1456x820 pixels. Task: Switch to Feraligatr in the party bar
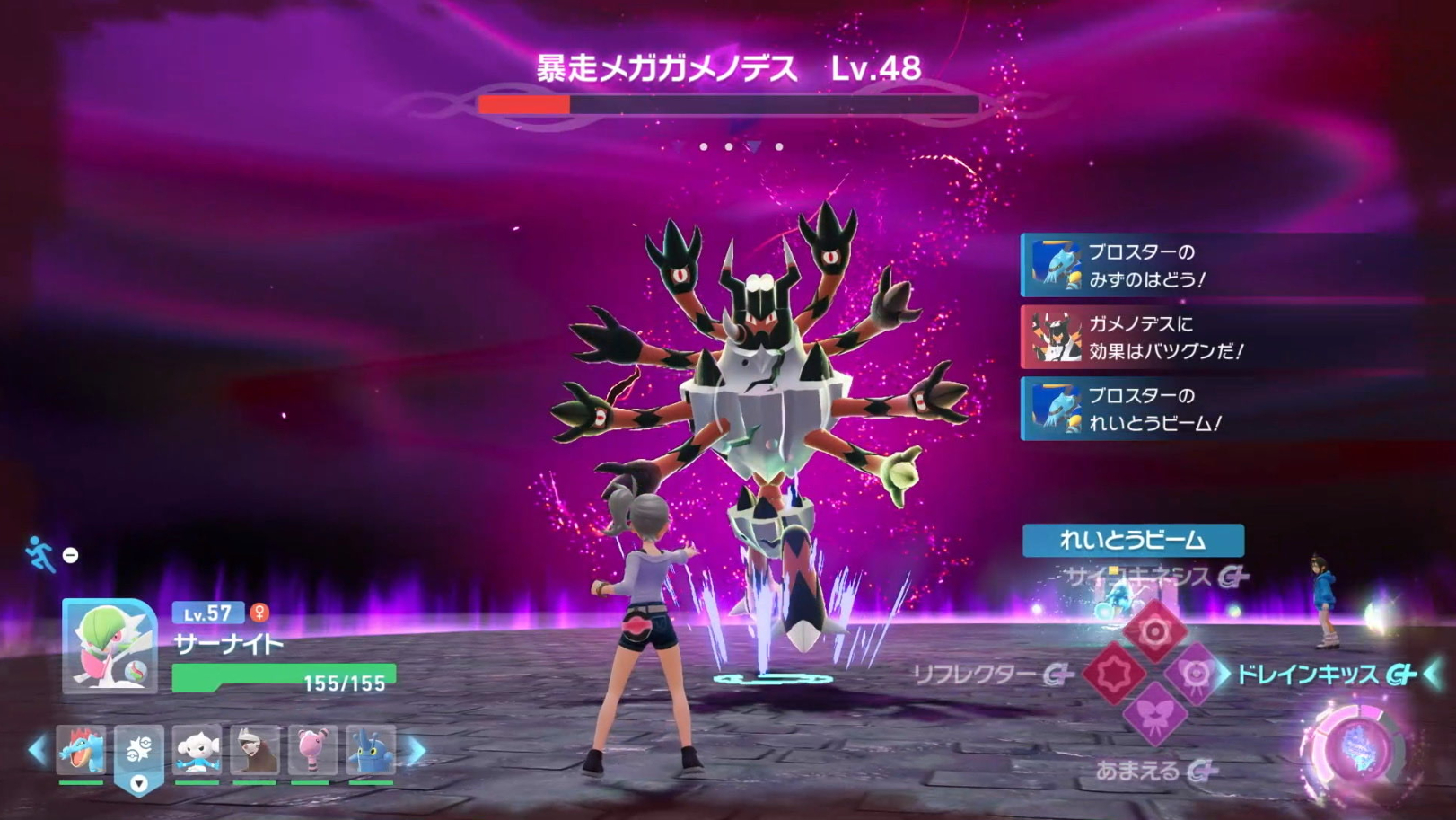click(81, 751)
